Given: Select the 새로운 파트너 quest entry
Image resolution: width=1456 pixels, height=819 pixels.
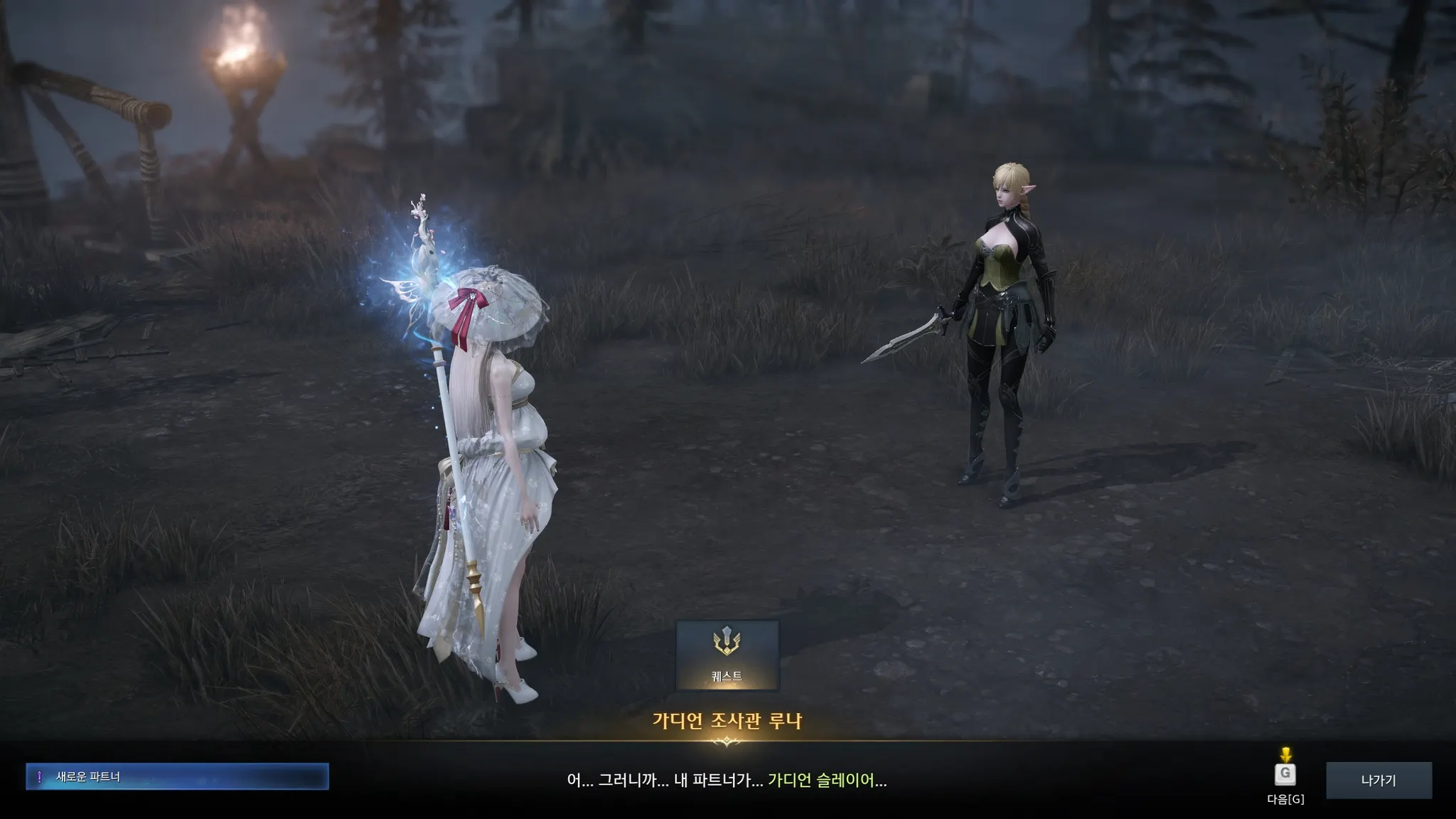Looking at the screenshot, I should (177, 776).
